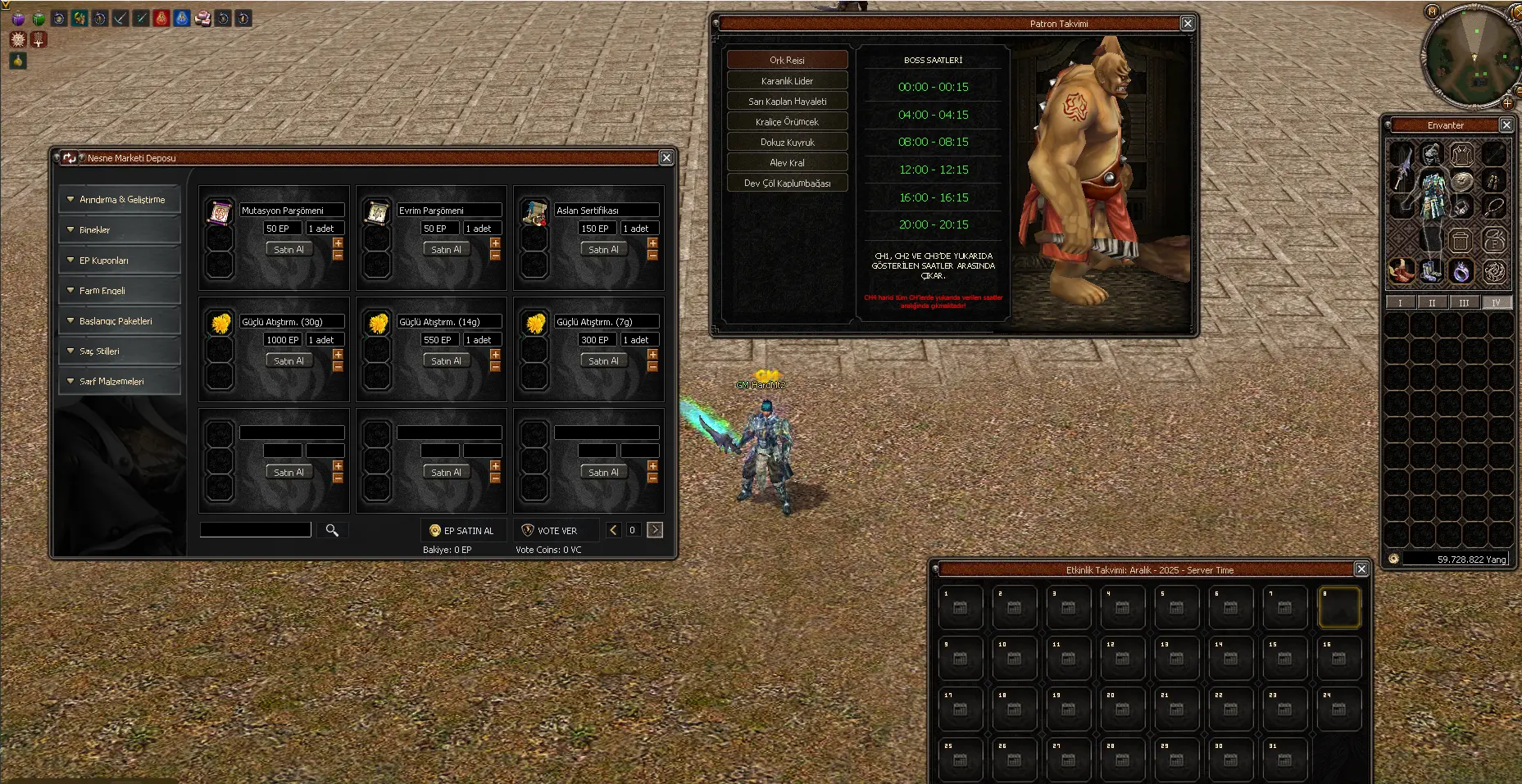This screenshot has width=1522, height=784.
Task: Select the EP Kuponları category
Action: 120,261
